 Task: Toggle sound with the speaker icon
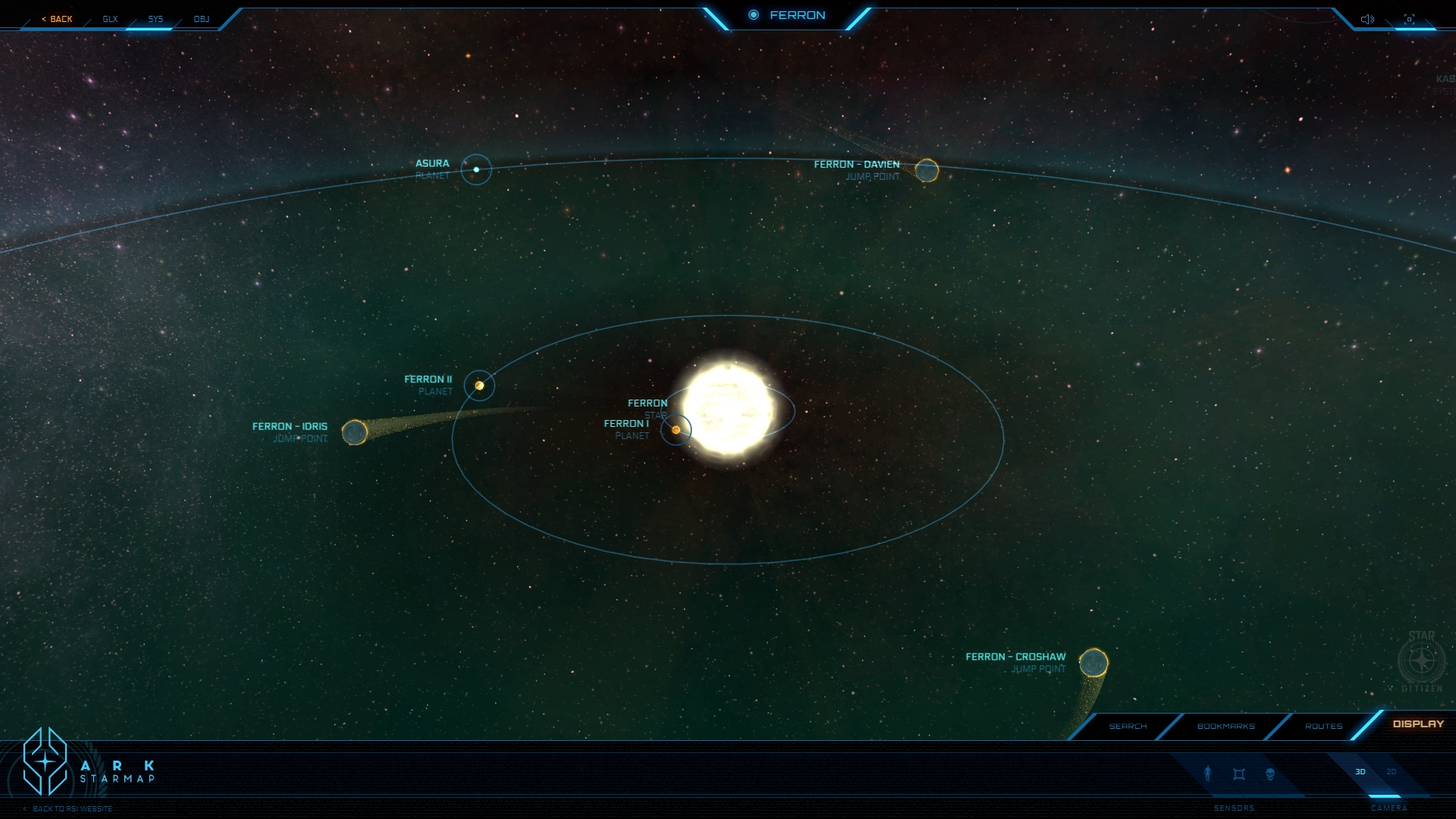[x=1367, y=19]
